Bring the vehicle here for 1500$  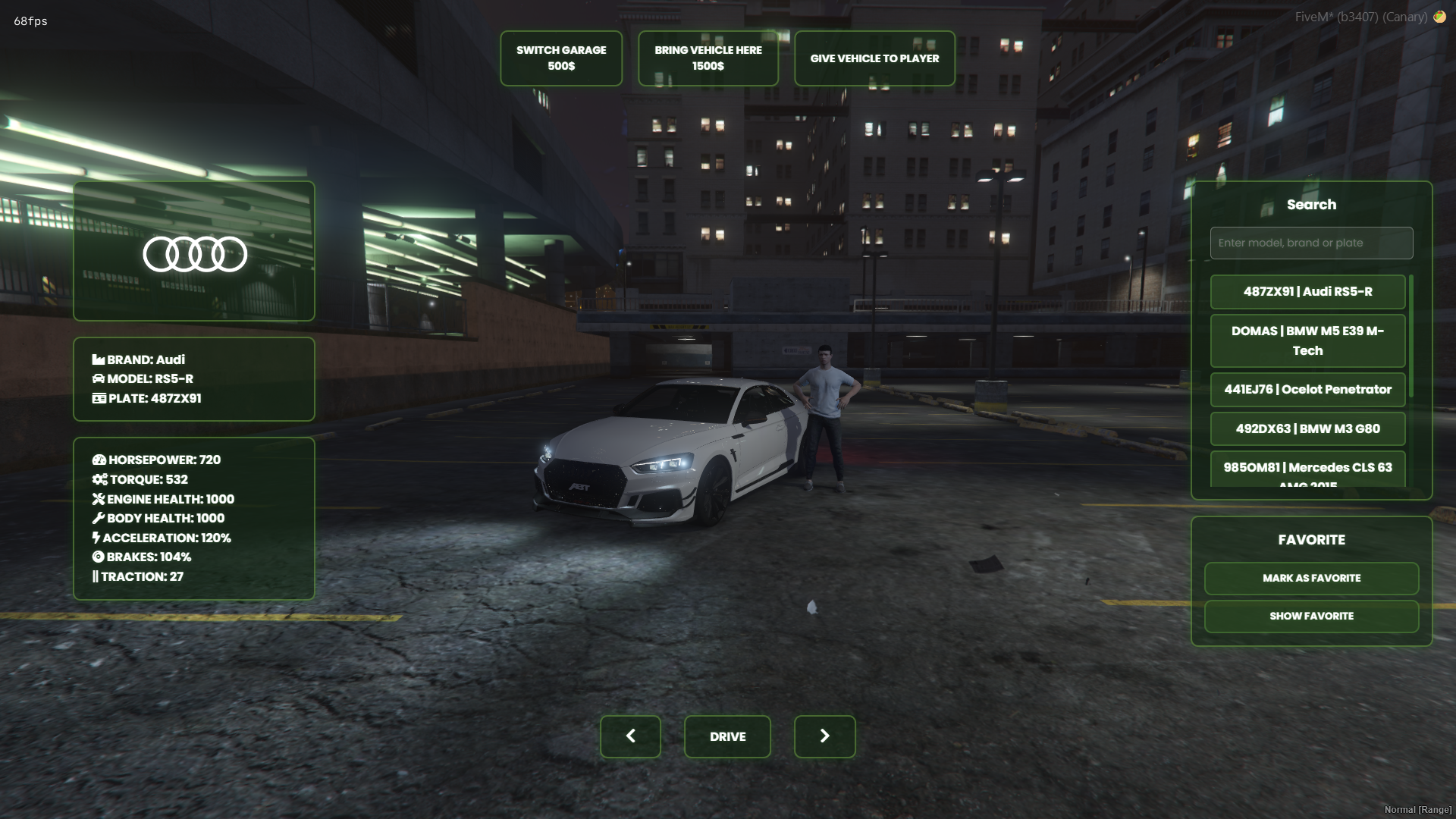pos(708,58)
